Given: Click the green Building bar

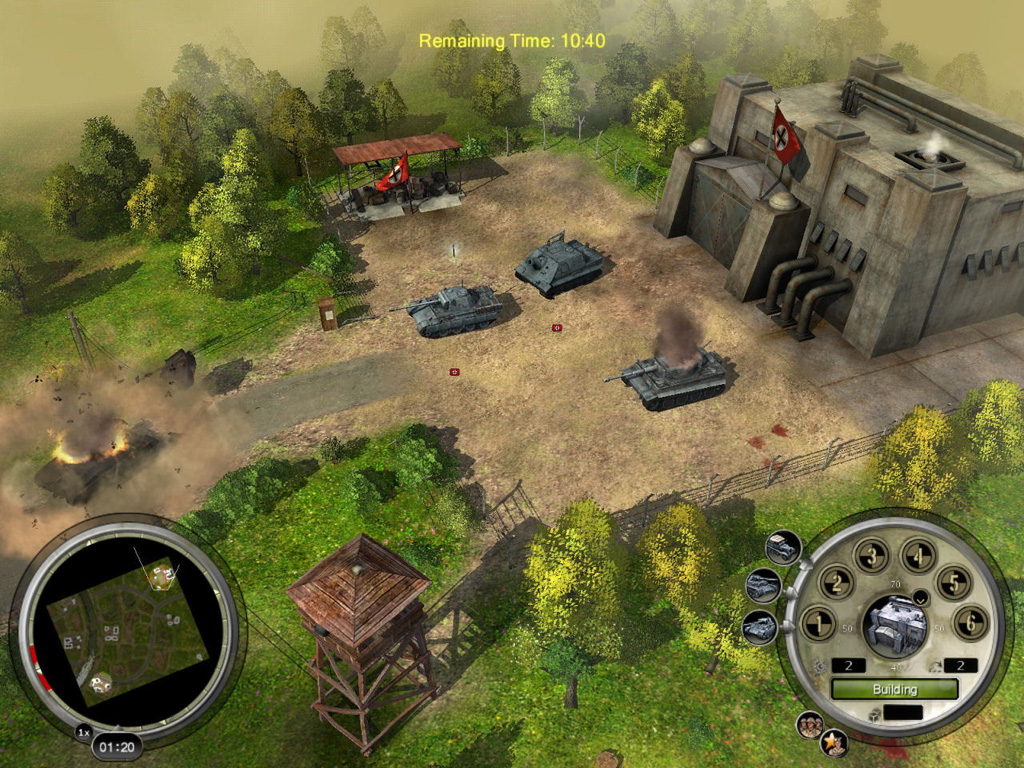Looking at the screenshot, I should (894, 689).
